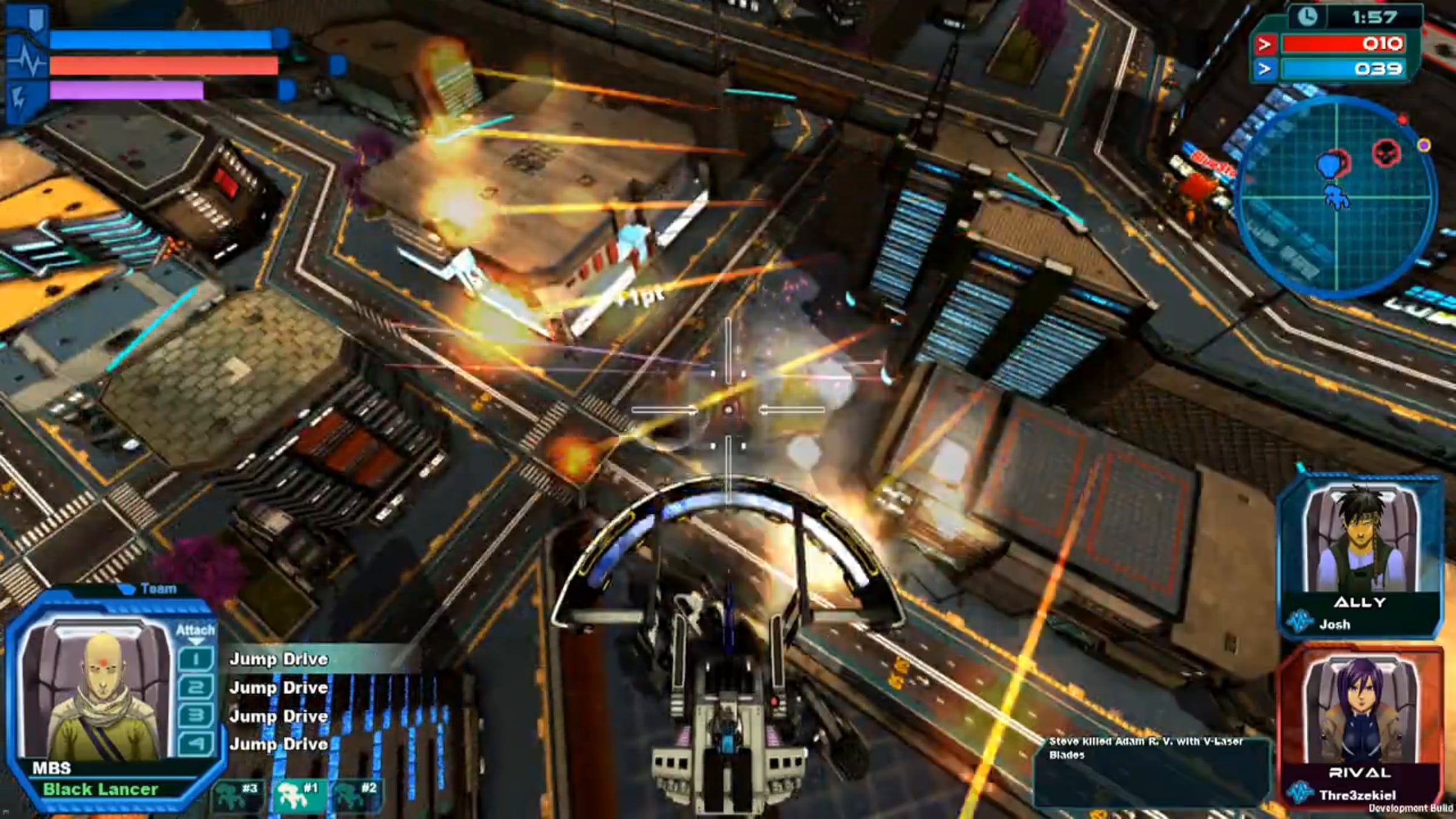
Task: Select attachment slot number 1
Action: (195, 659)
